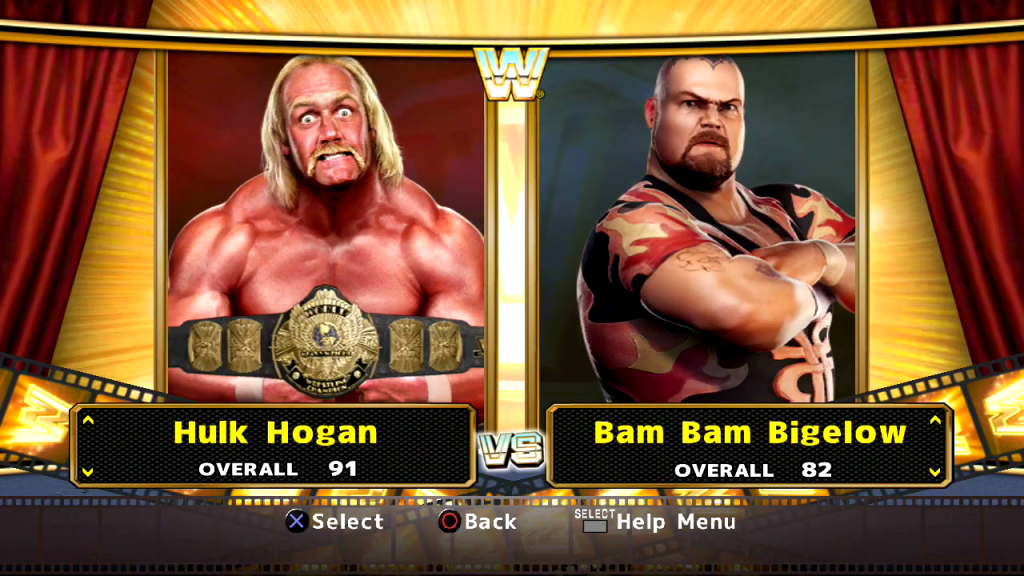Click the down arrow beside Bam Bam Bigelow
Viewport: 1024px width, 576px height.
[x=935, y=471]
